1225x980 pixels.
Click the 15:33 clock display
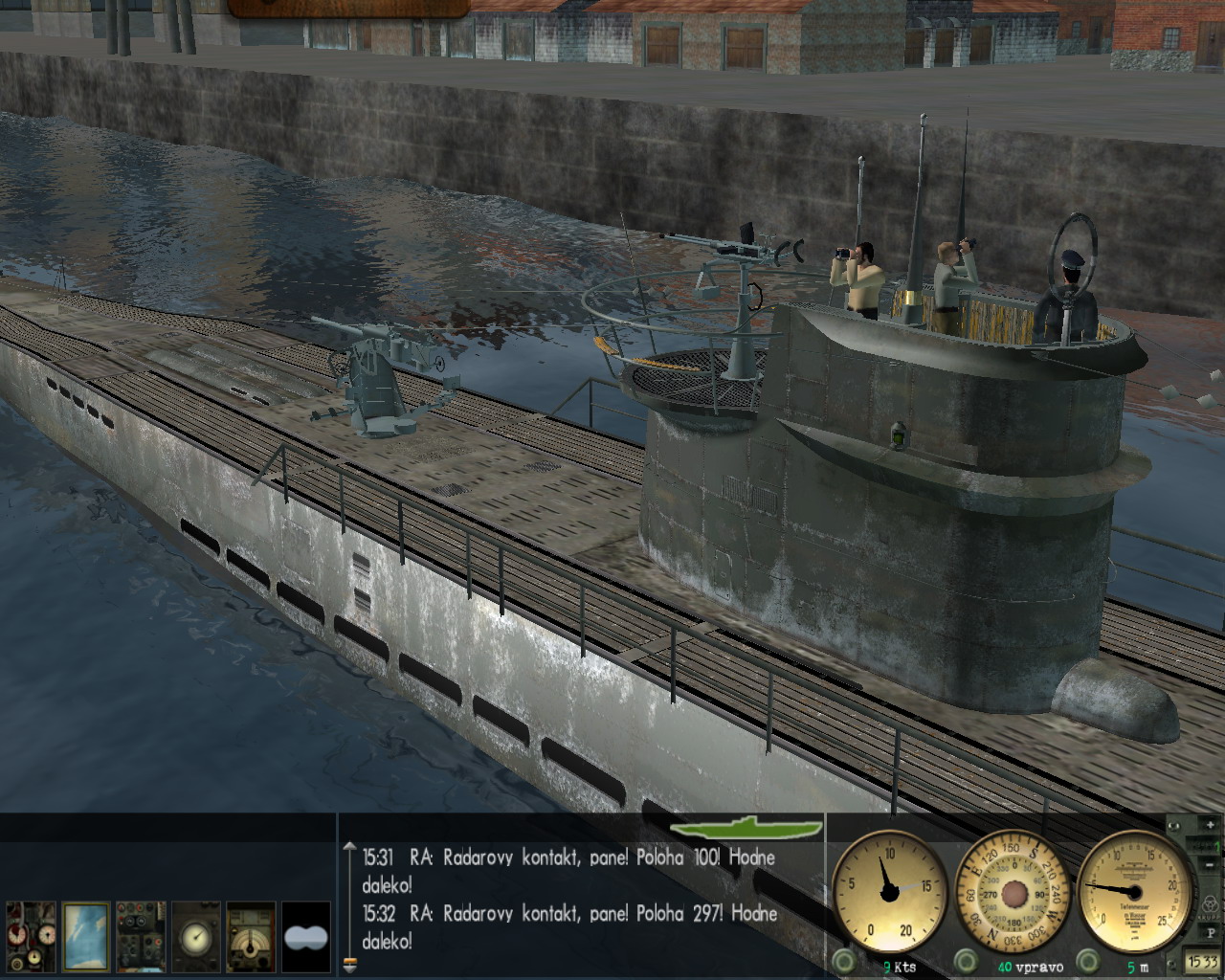1203,961
